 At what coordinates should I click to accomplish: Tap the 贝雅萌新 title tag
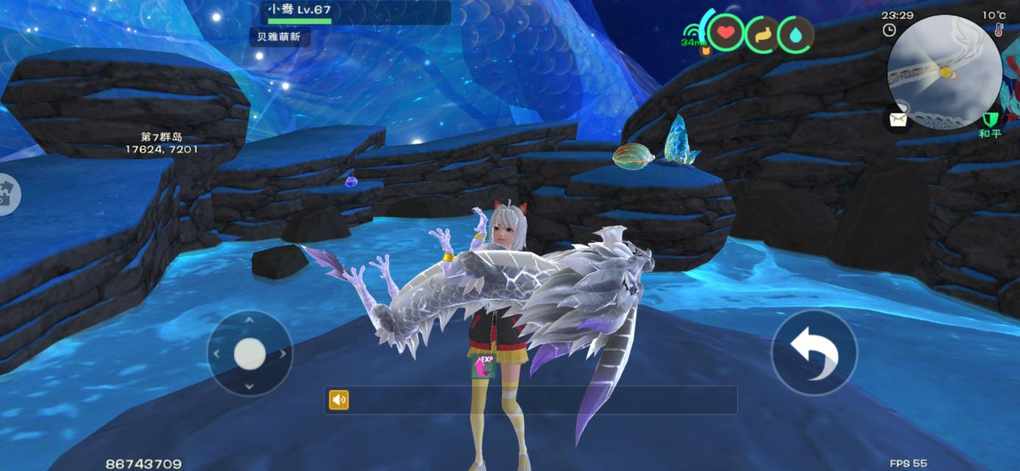tap(279, 37)
